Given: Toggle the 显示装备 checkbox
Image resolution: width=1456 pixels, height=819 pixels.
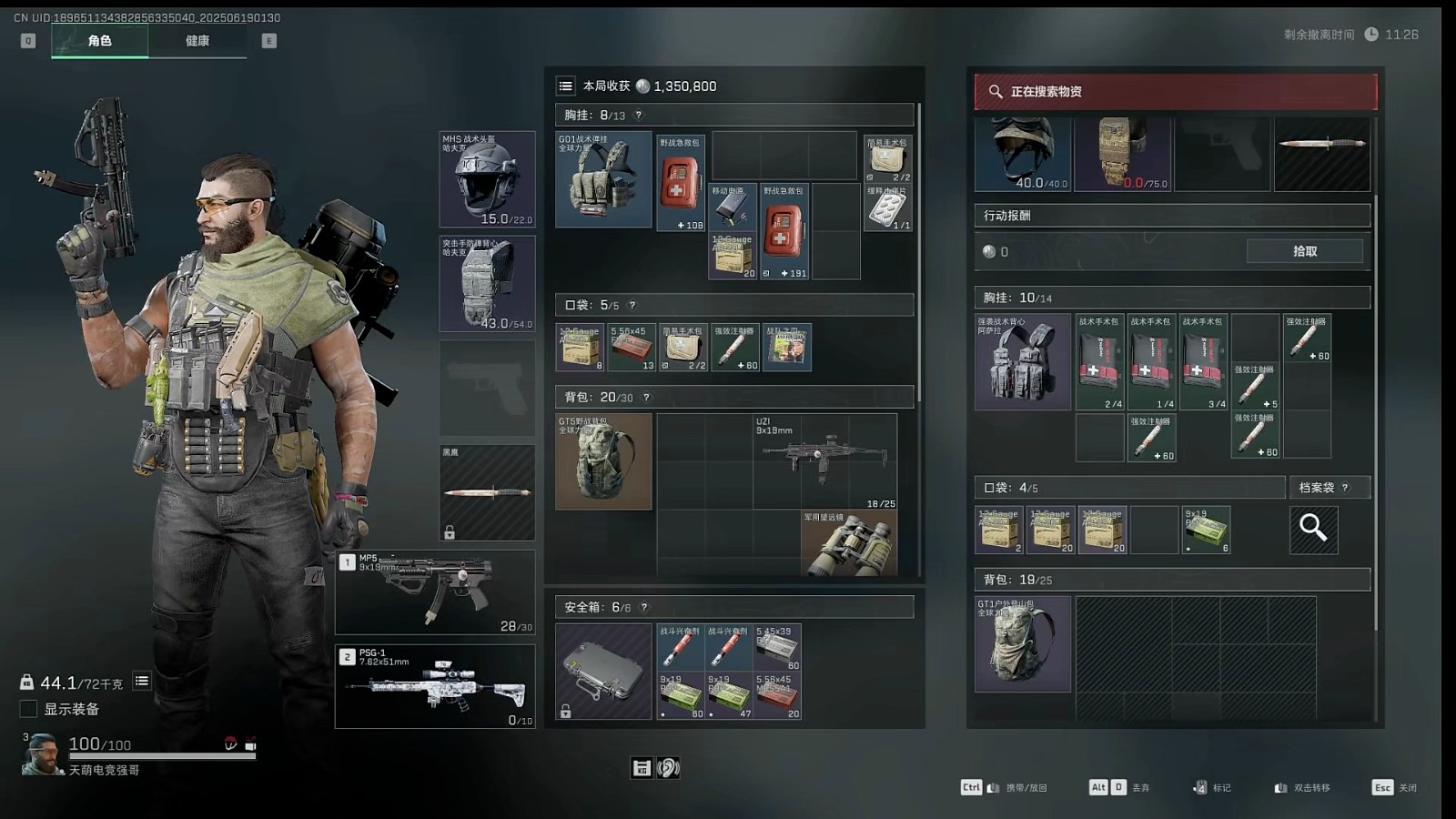Looking at the screenshot, I should coord(29,709).
